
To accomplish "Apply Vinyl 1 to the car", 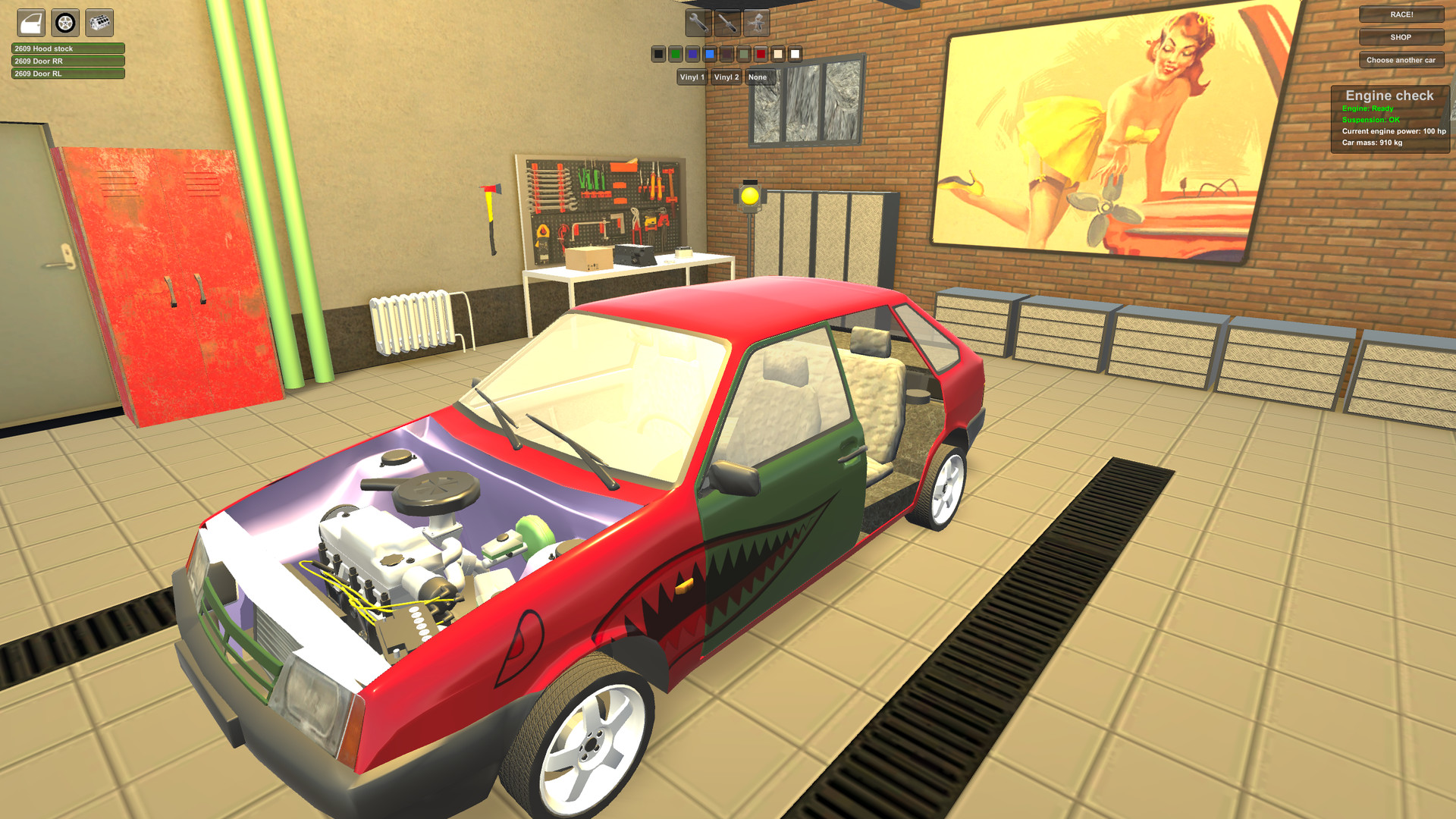I will tap(692, 77).
